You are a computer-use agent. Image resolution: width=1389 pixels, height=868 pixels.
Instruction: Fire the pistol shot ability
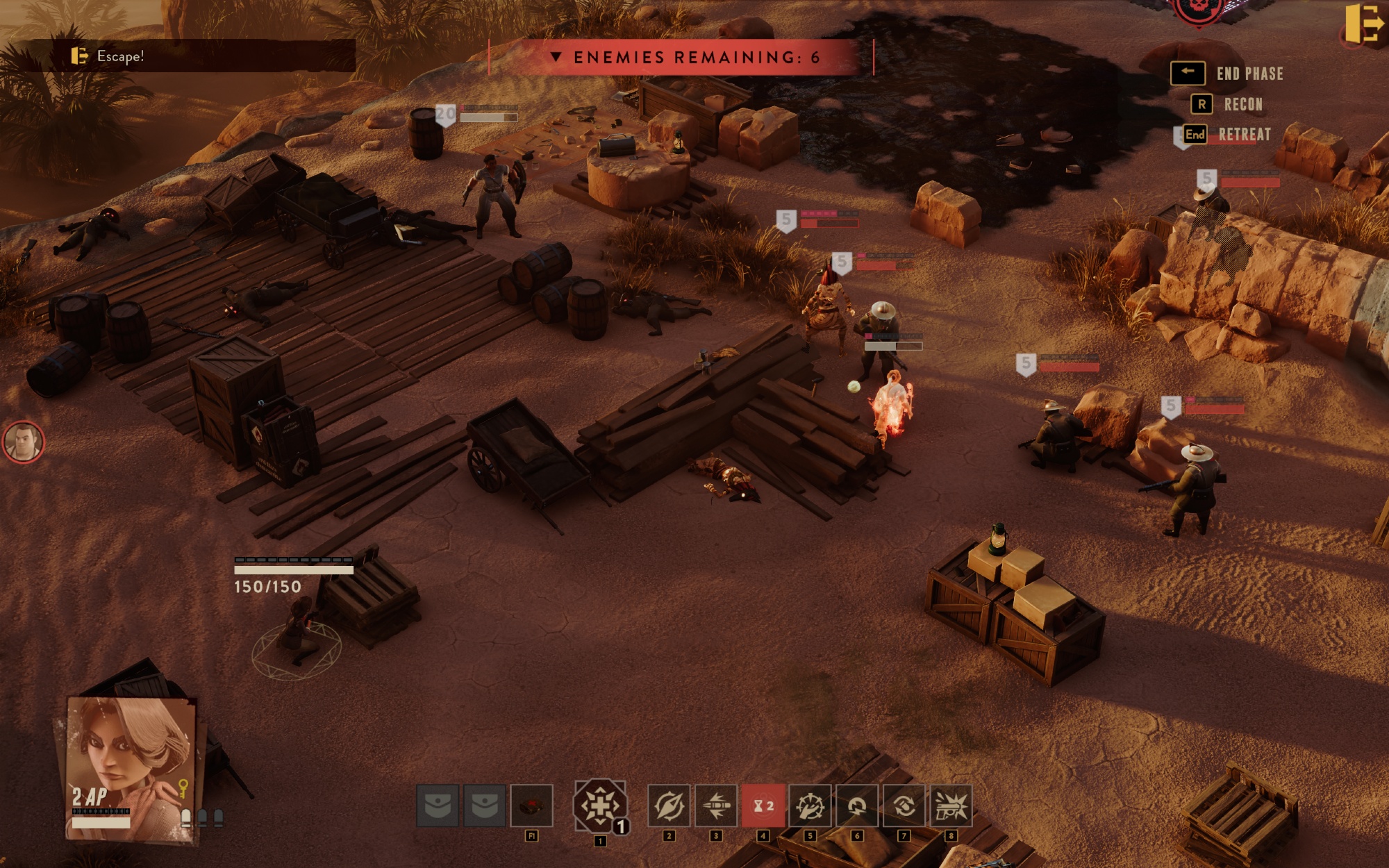951,806
